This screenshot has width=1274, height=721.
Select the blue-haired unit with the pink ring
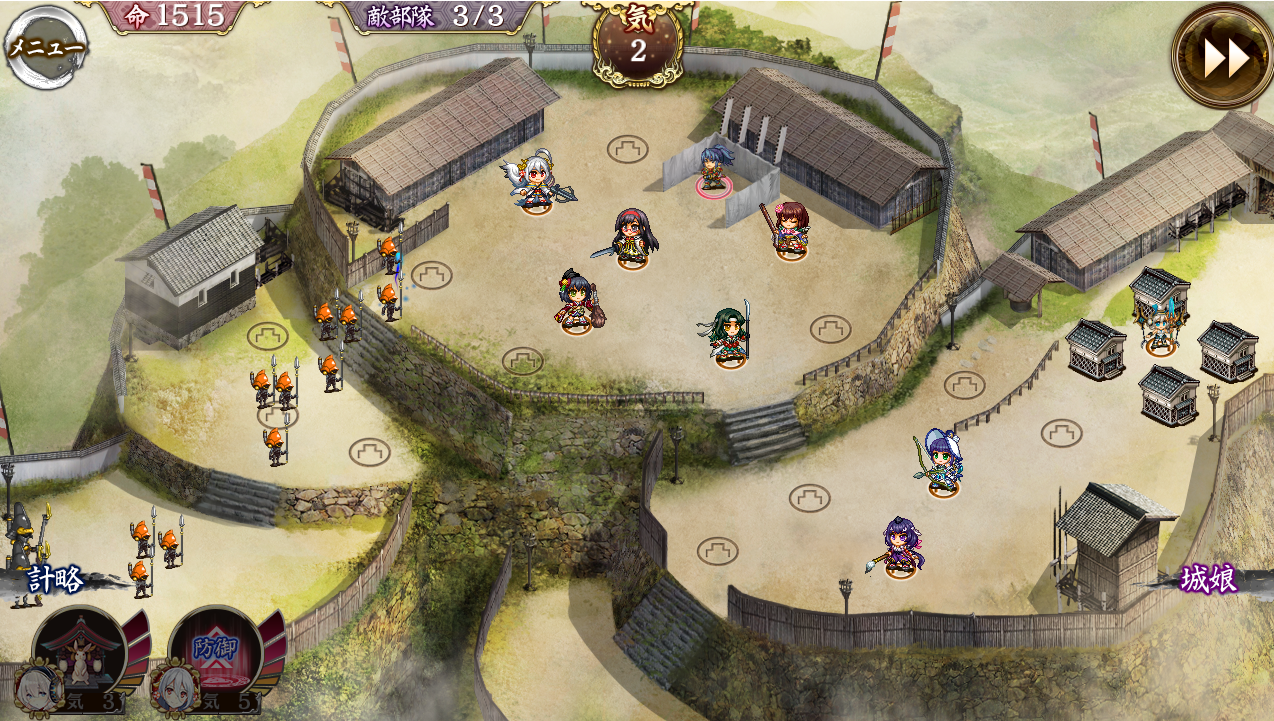click(713, 169)
